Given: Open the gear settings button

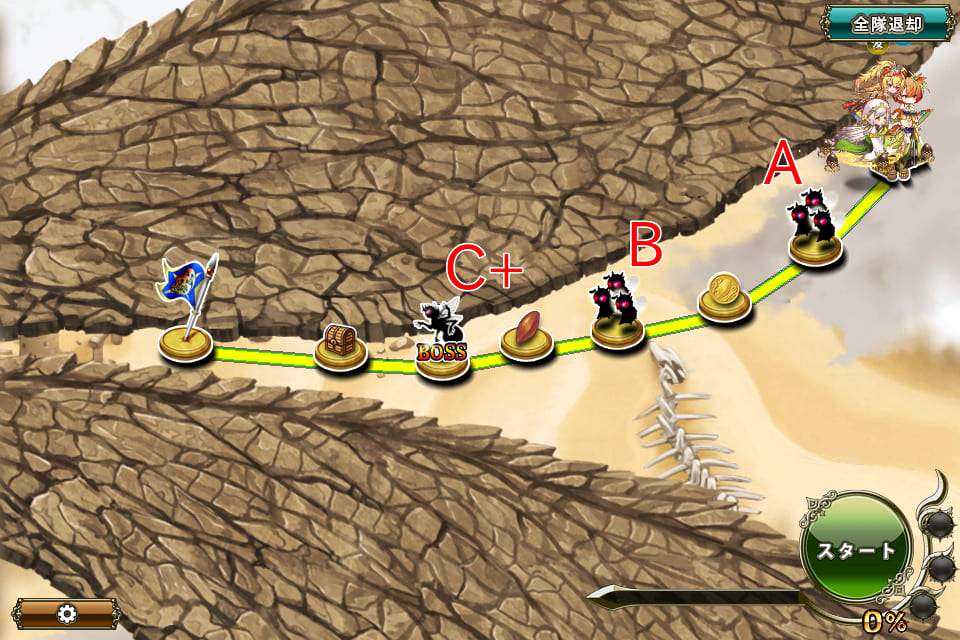Looking at the screenshot, I should 66,613.
